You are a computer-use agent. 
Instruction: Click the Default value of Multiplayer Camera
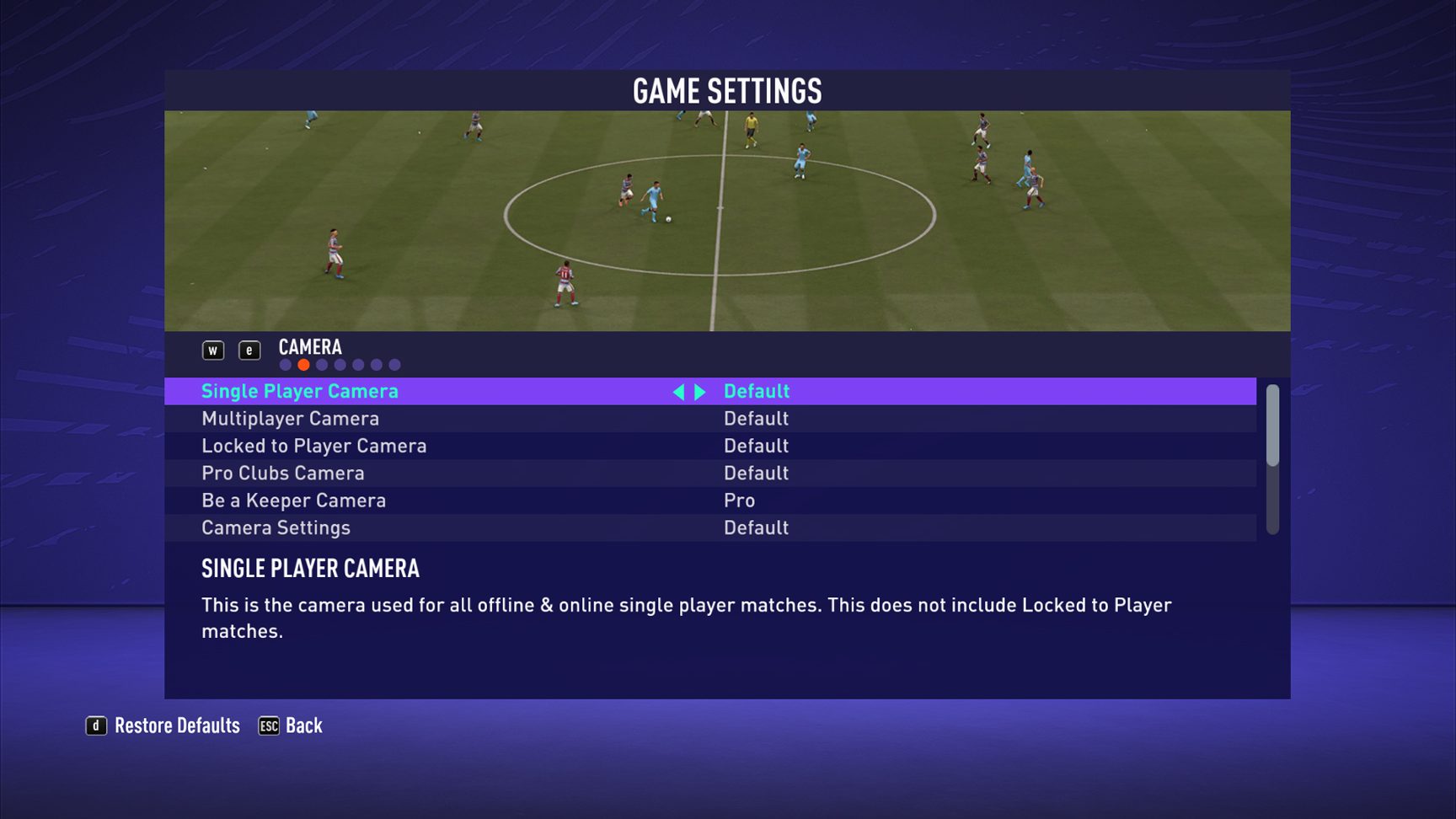[x=756, y=418]
